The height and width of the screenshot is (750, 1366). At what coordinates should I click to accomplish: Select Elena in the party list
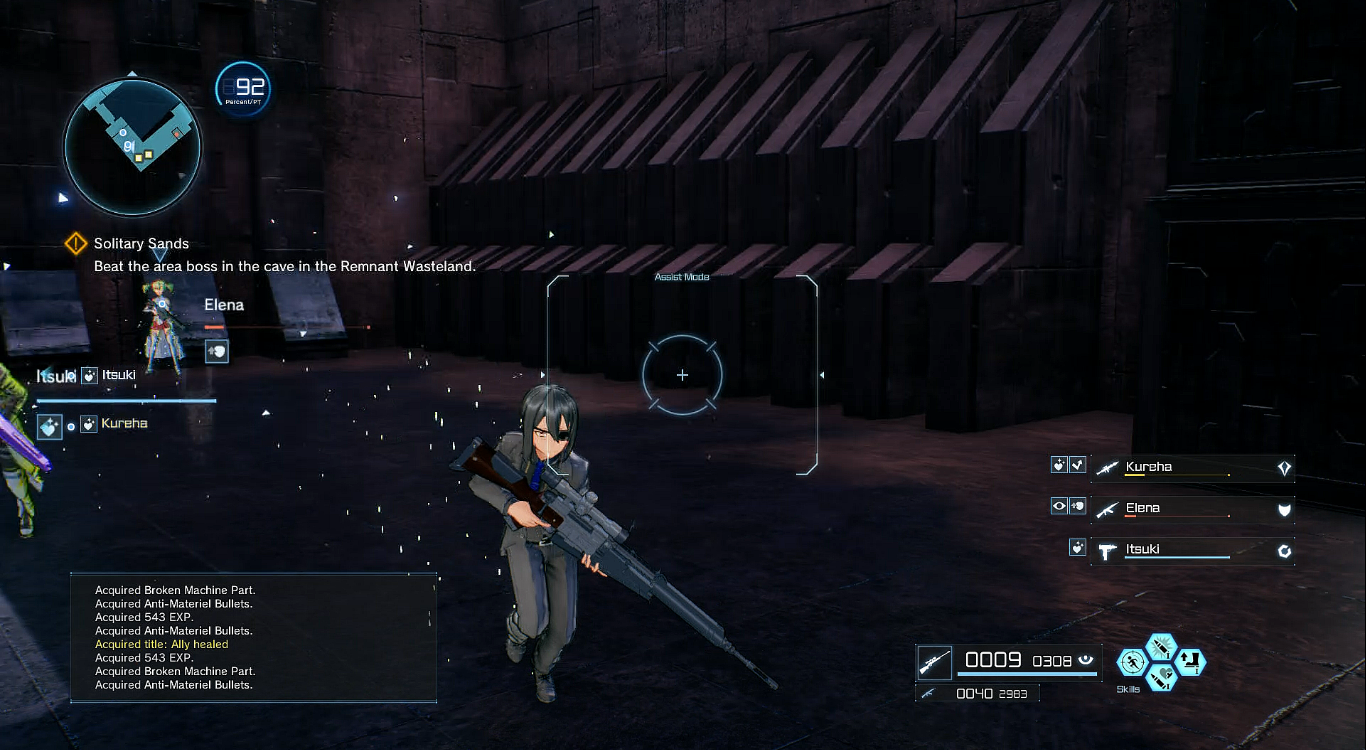point(1192,509)
